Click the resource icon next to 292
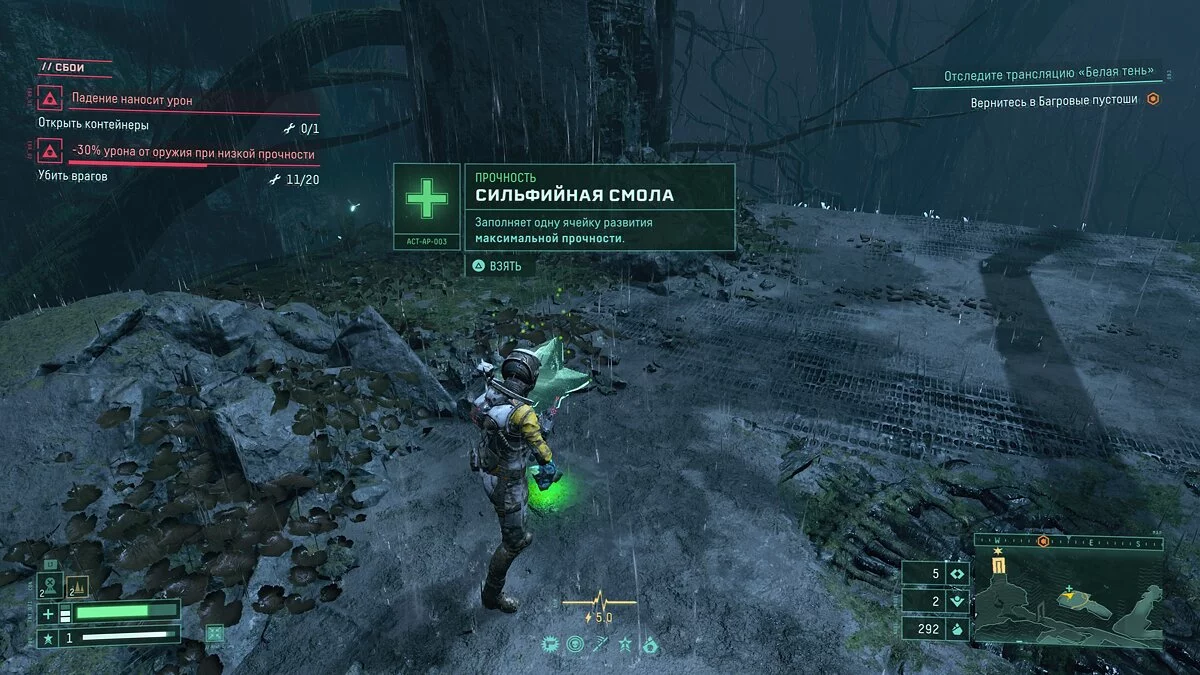 coord(957,629)
